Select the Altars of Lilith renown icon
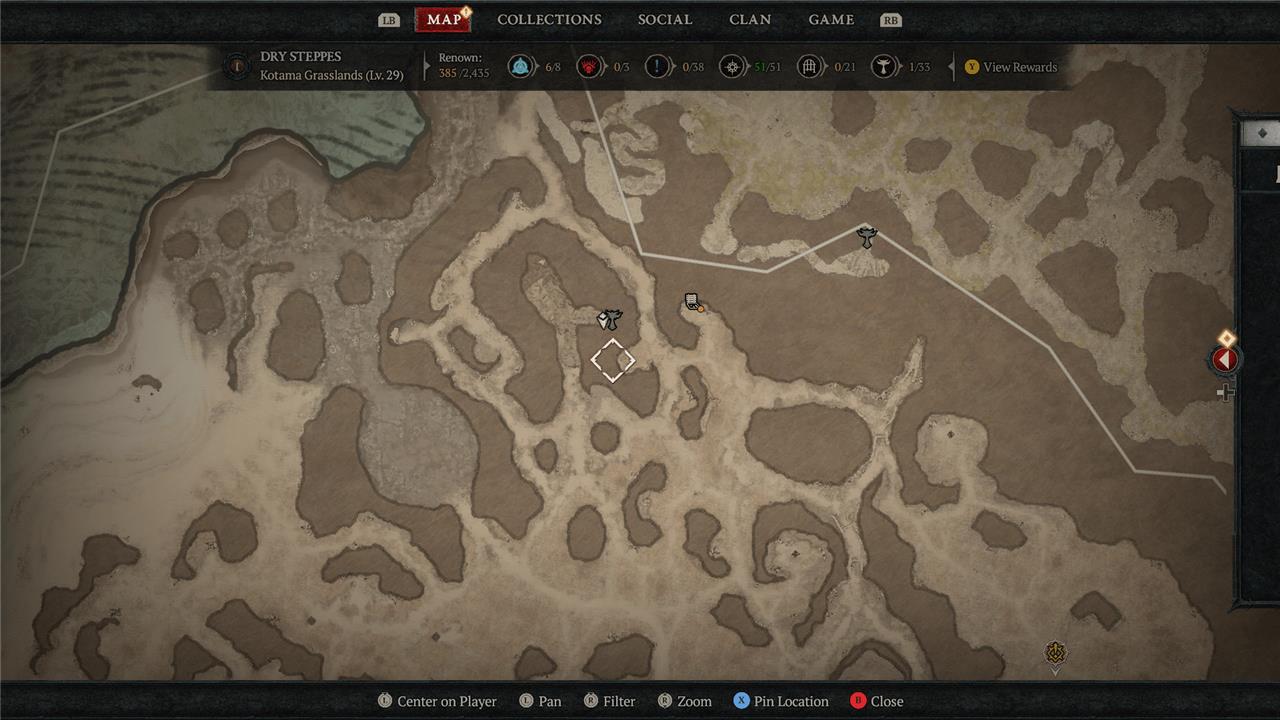 (884, 67)
